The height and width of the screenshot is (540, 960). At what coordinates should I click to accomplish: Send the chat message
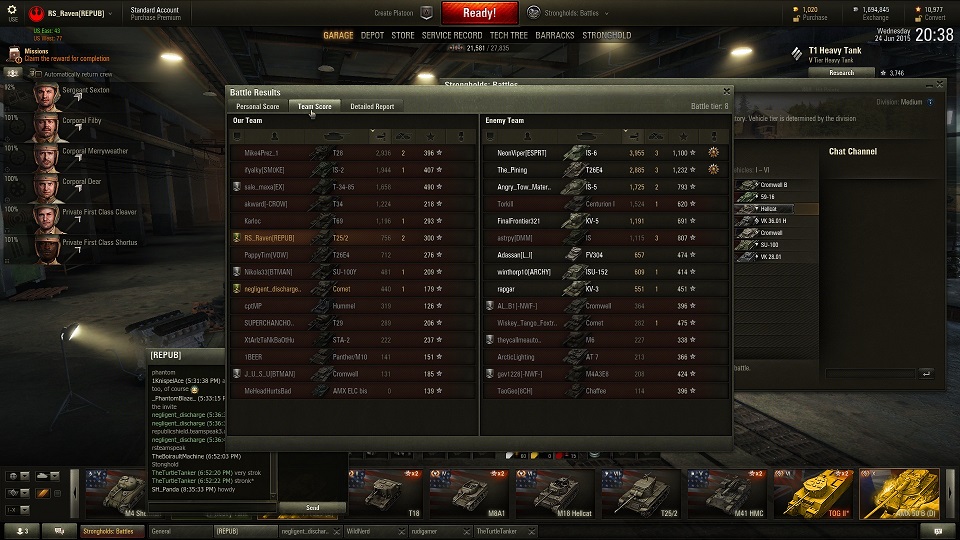312,508
